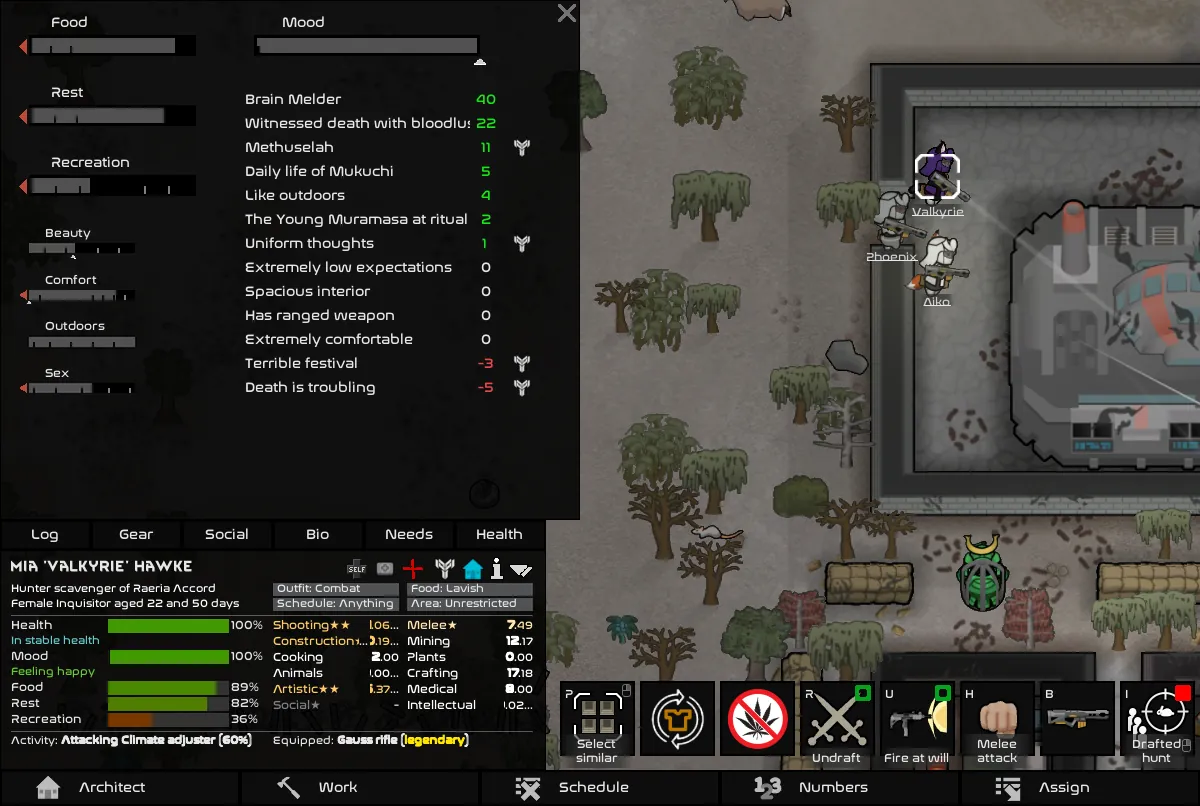Open the Area: Unrestricted selector
The height and width of the screenshot is (806, 1200).
click(x=469, y=604)
